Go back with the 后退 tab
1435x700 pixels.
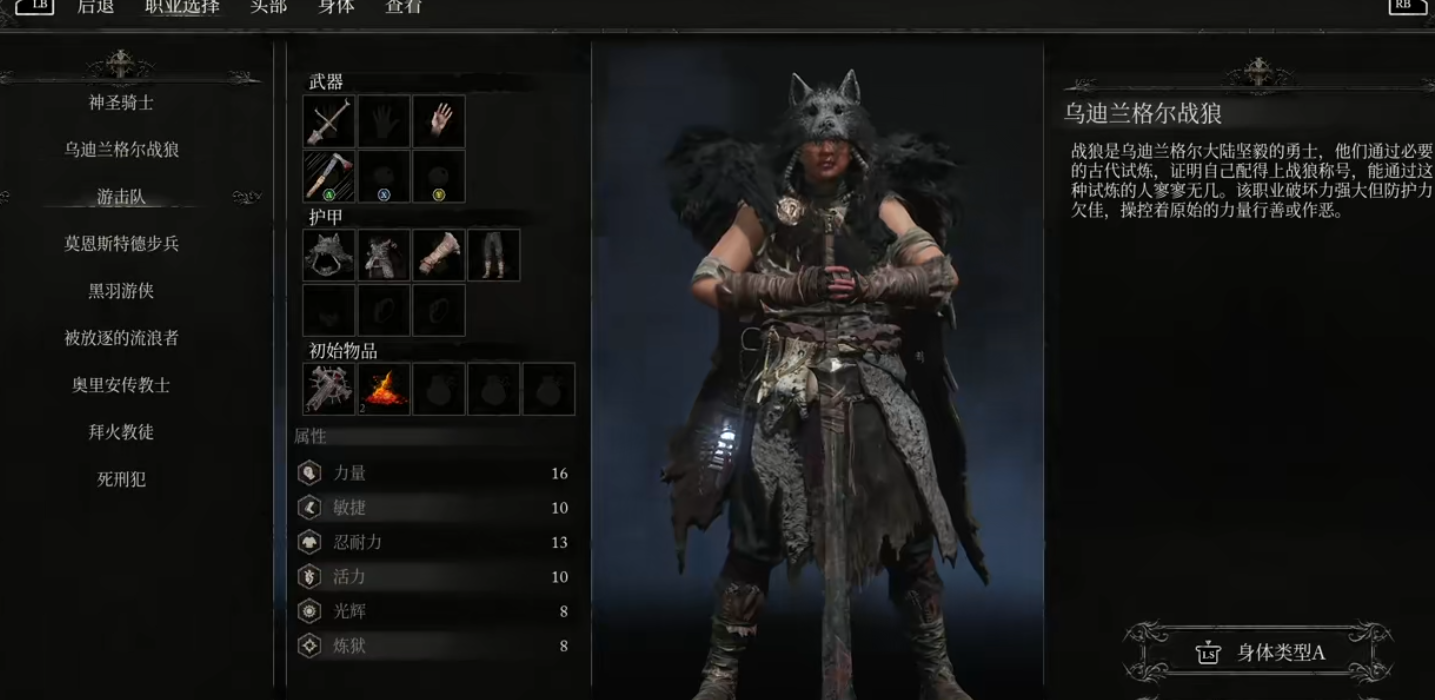96,7
